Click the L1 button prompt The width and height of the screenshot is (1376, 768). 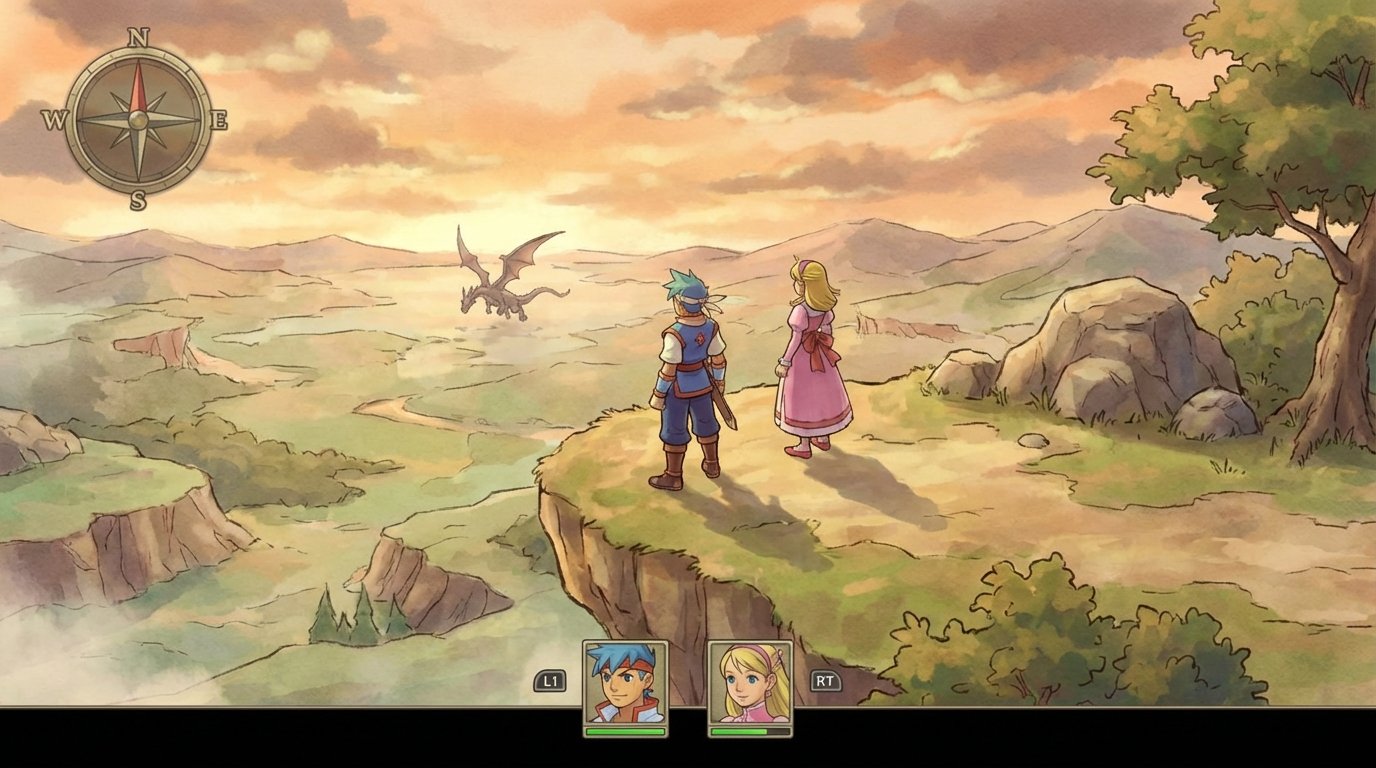548,679
